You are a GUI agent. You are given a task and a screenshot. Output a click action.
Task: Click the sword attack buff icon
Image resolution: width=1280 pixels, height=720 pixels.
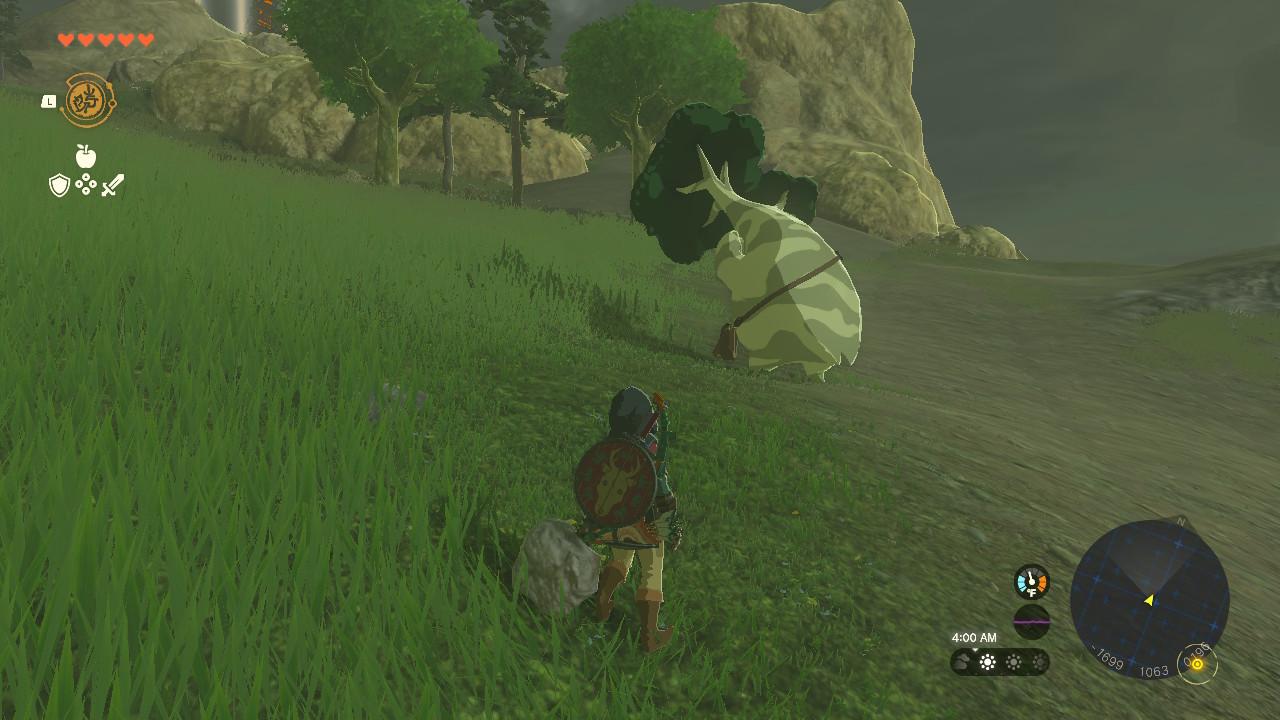click(112, 185)
